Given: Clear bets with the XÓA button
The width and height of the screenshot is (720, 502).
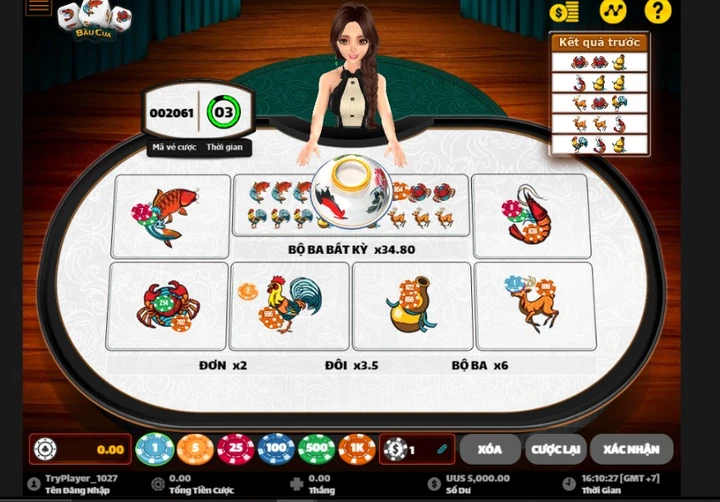Looking at the screenshot, I should click(x=491, y=449).
